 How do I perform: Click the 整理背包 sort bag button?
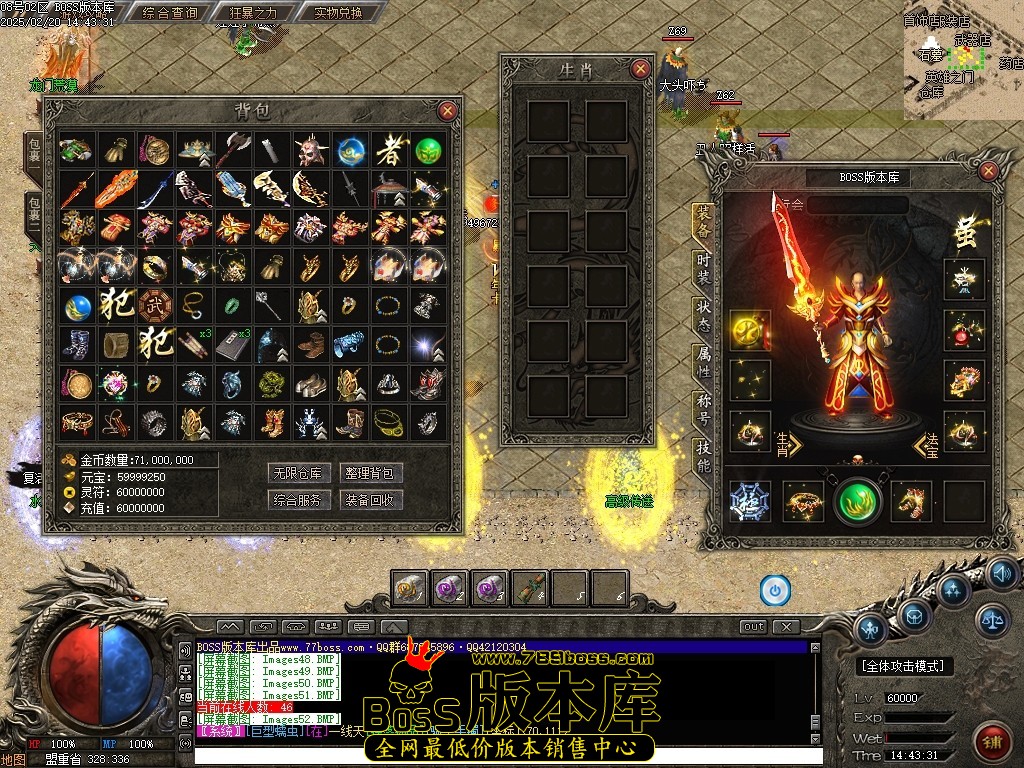click(x=371, y=473)
